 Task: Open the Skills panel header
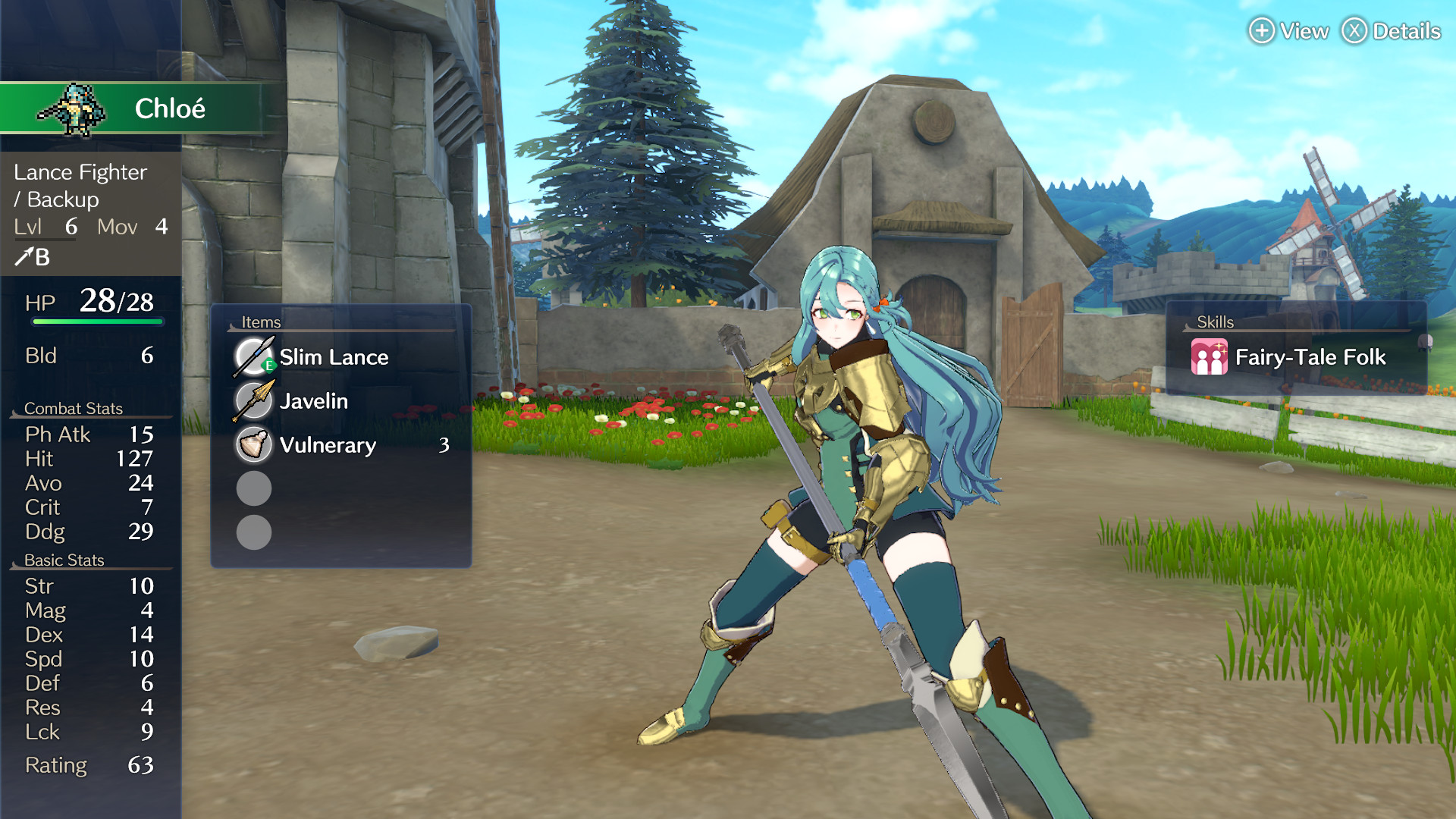[1214, 322]
